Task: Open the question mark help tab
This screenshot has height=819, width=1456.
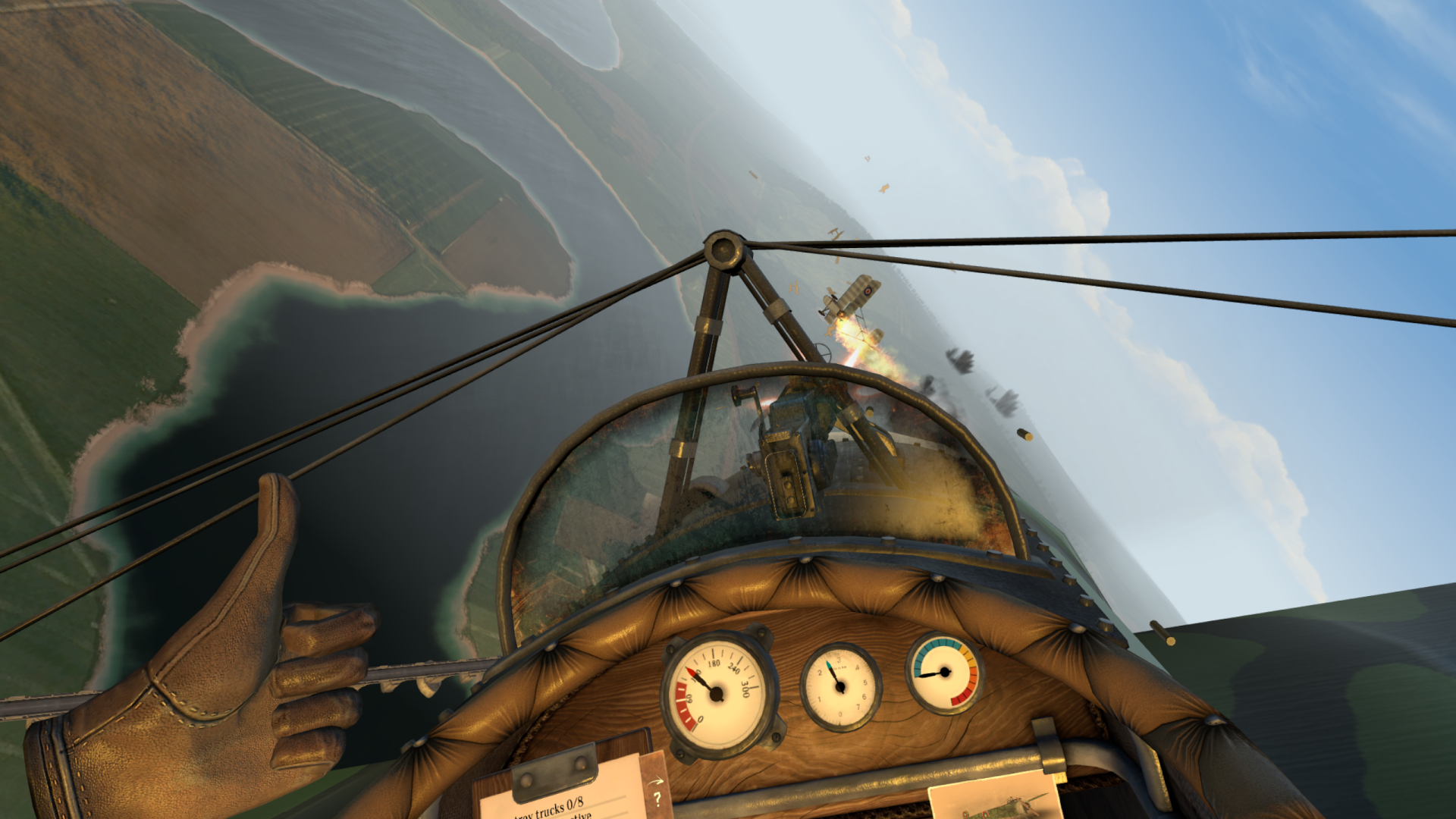Action: (657, 797)
